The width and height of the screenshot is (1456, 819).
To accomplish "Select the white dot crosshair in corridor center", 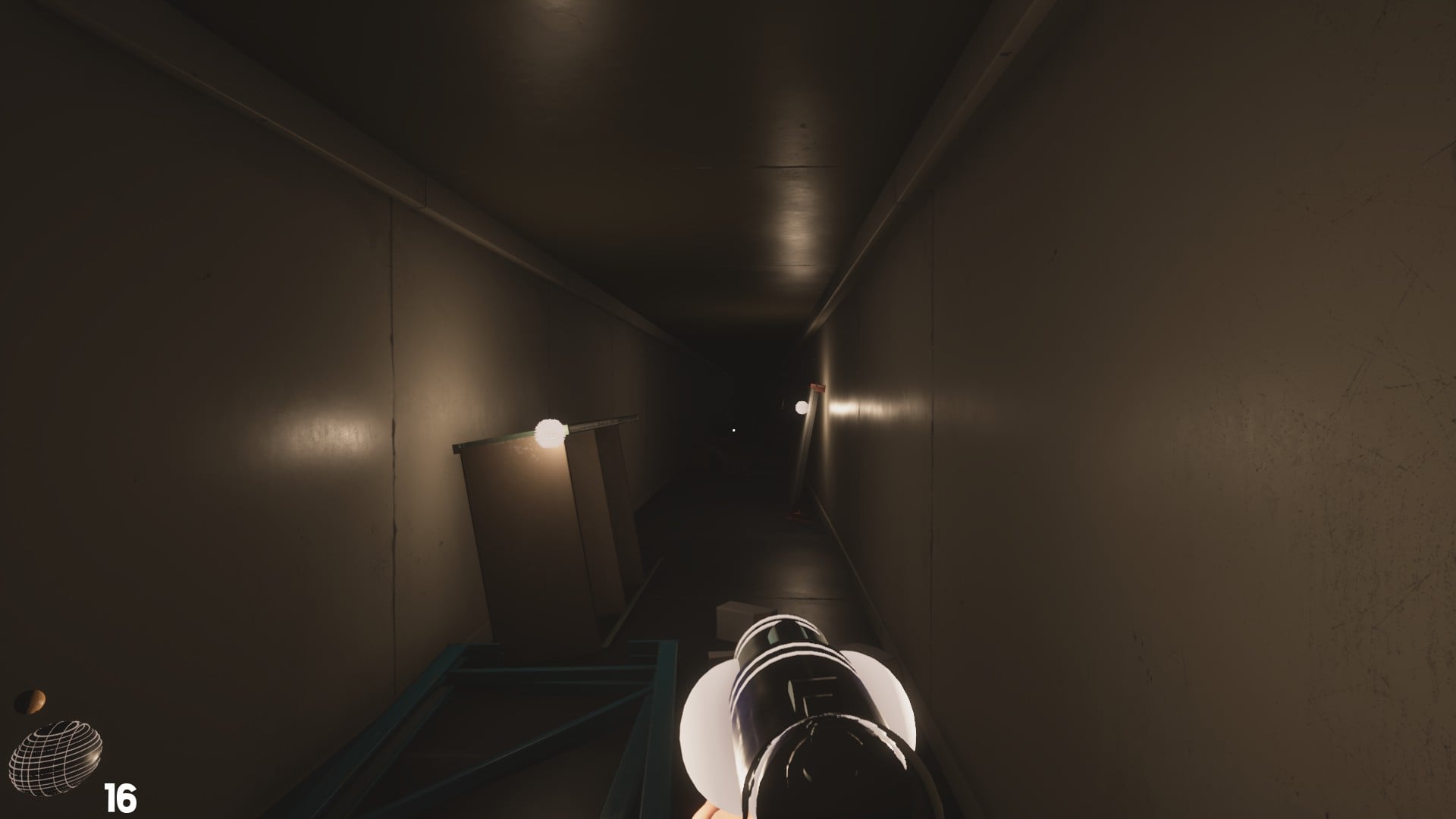I will [733, 429].
